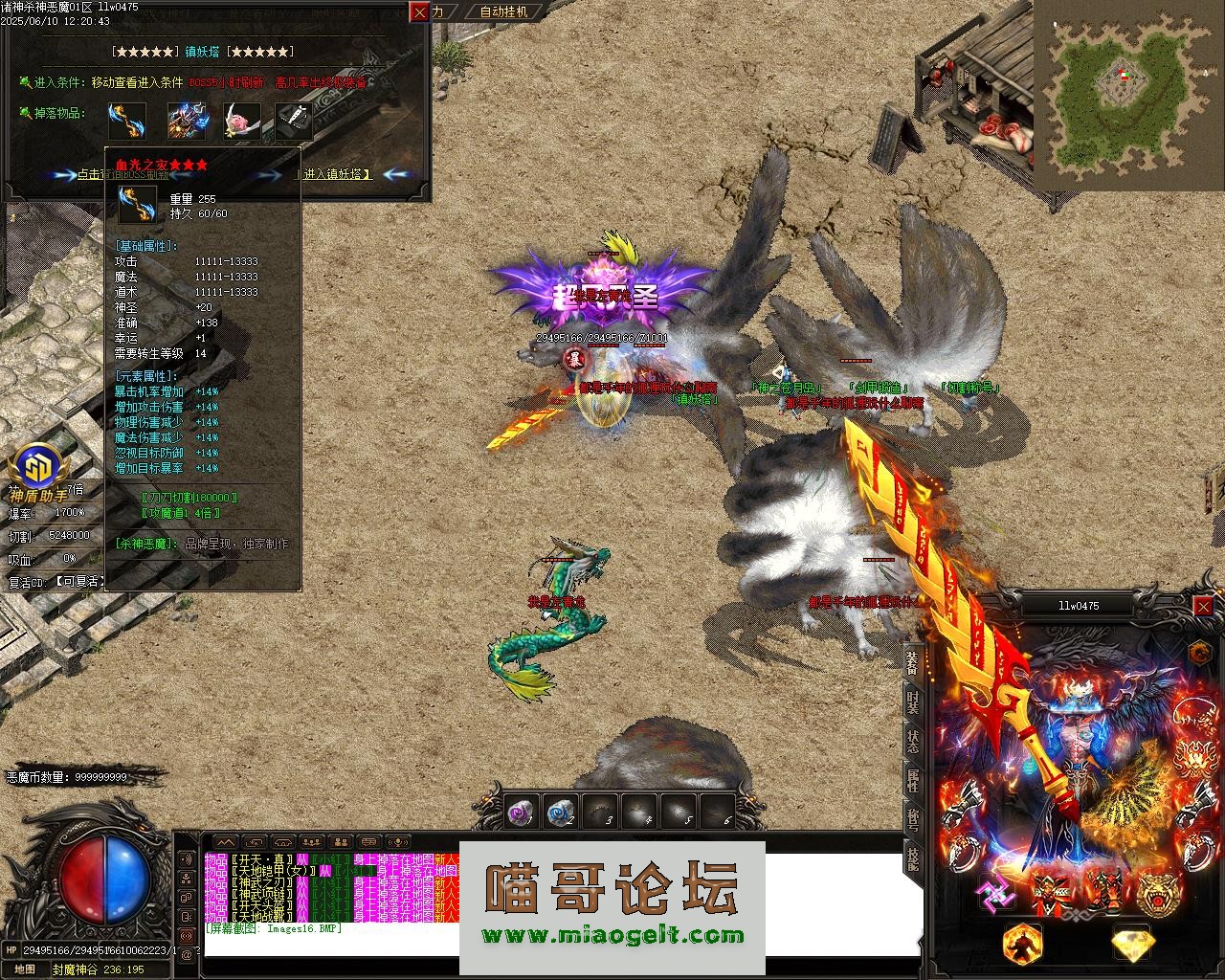Open the 技能 skills tab
Viewport: 1225px width, 980px height.
[913, 858]
